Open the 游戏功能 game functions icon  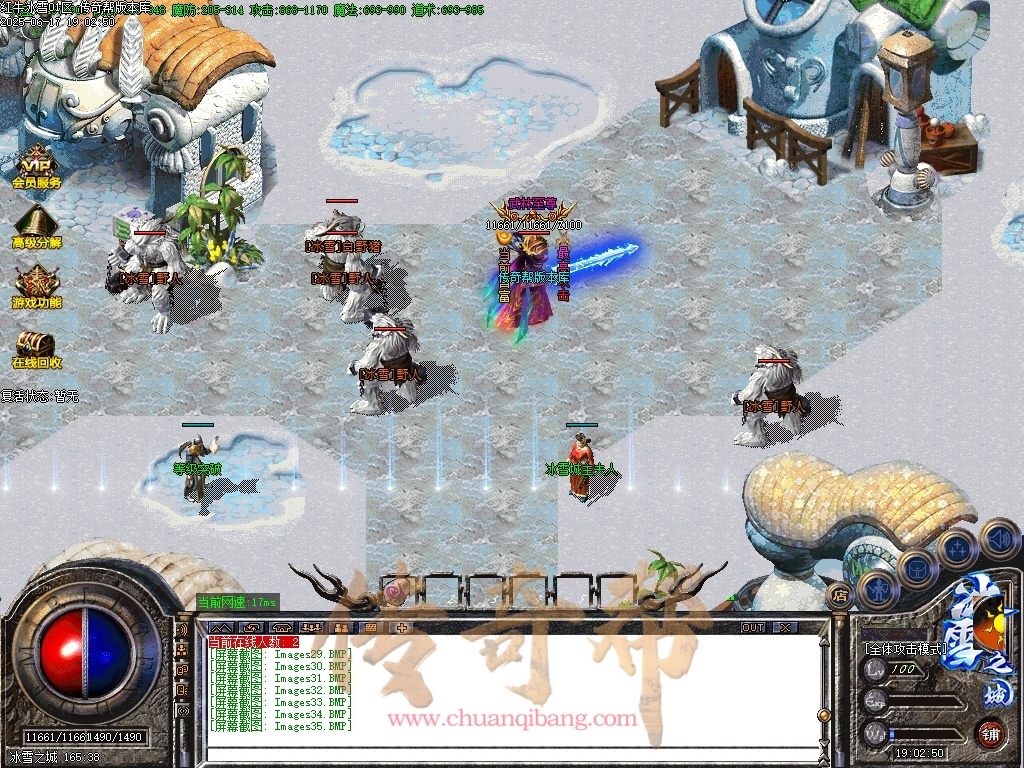(37, 285)
